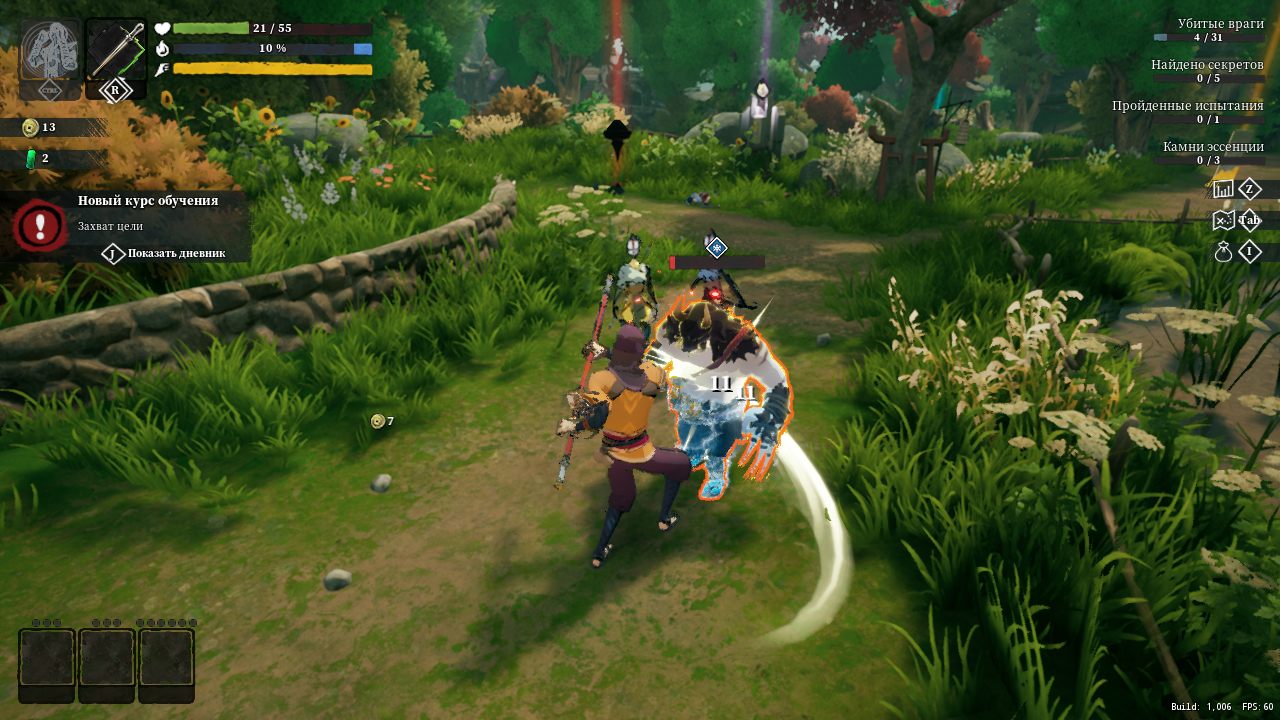Open the statistics bar-chart icon

(x=1223, y=189)
